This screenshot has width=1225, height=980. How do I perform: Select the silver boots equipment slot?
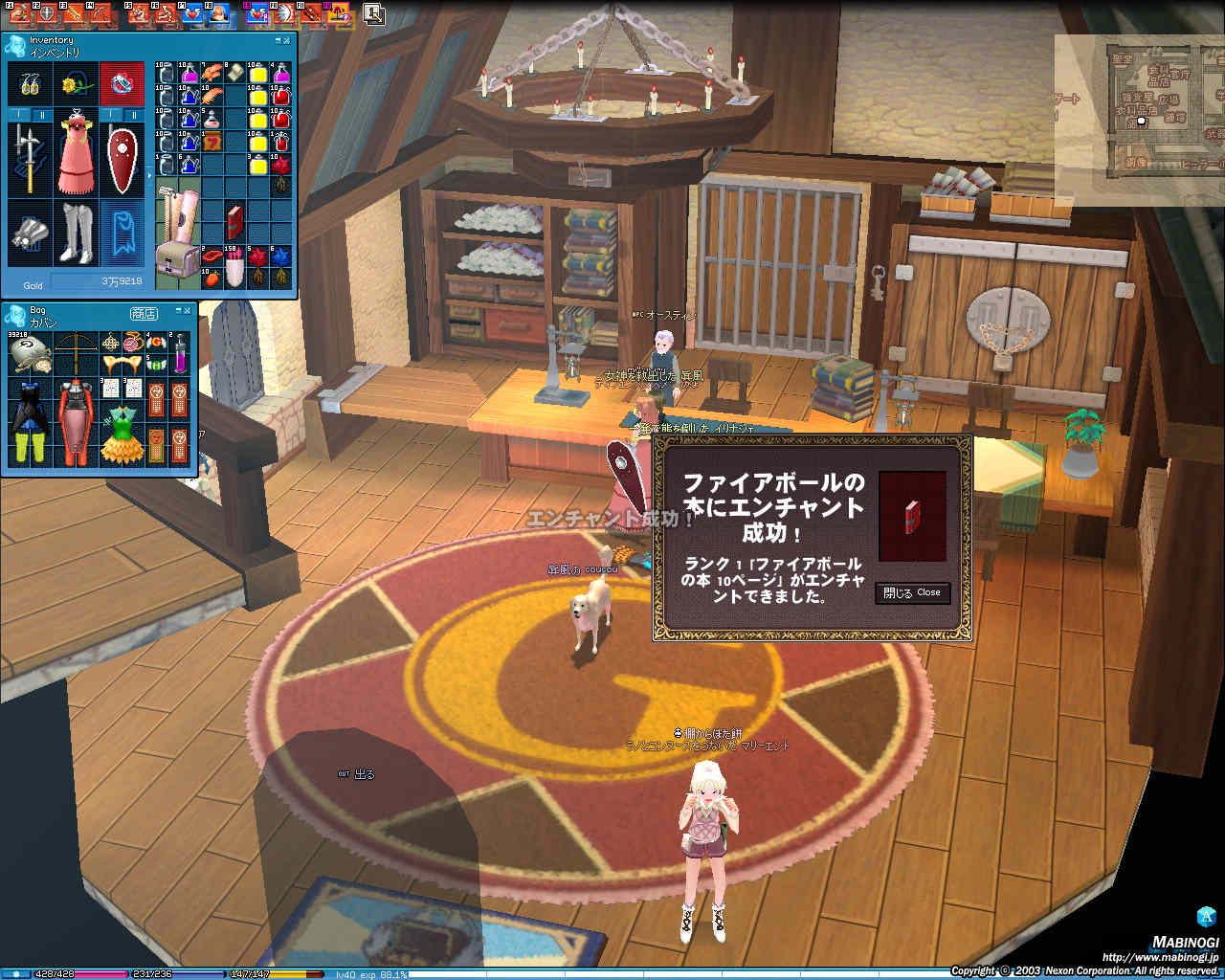[76, 233]
